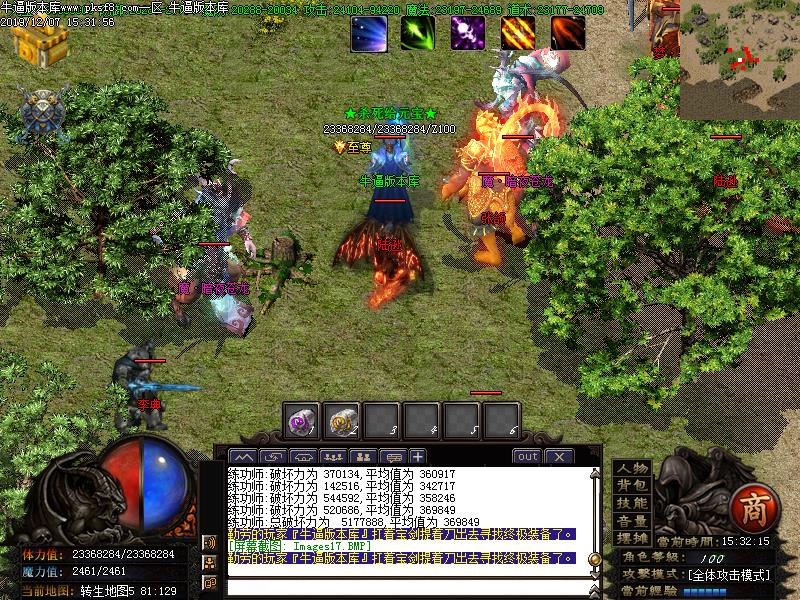Open the 音量 sound settings
Image resolution: width=800 pixels, height=600 pixels.
coord(632,521)
